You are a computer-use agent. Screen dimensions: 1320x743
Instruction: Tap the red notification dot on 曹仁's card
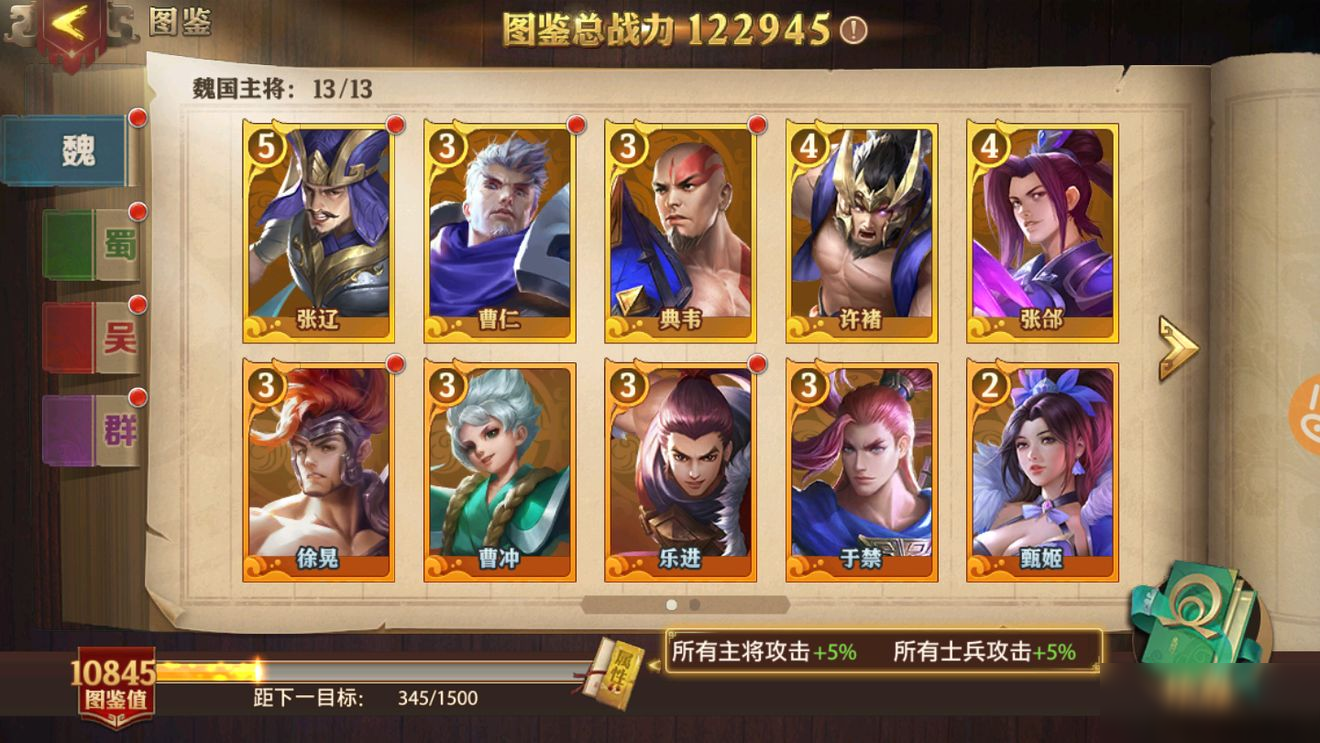tap(575, 126)
